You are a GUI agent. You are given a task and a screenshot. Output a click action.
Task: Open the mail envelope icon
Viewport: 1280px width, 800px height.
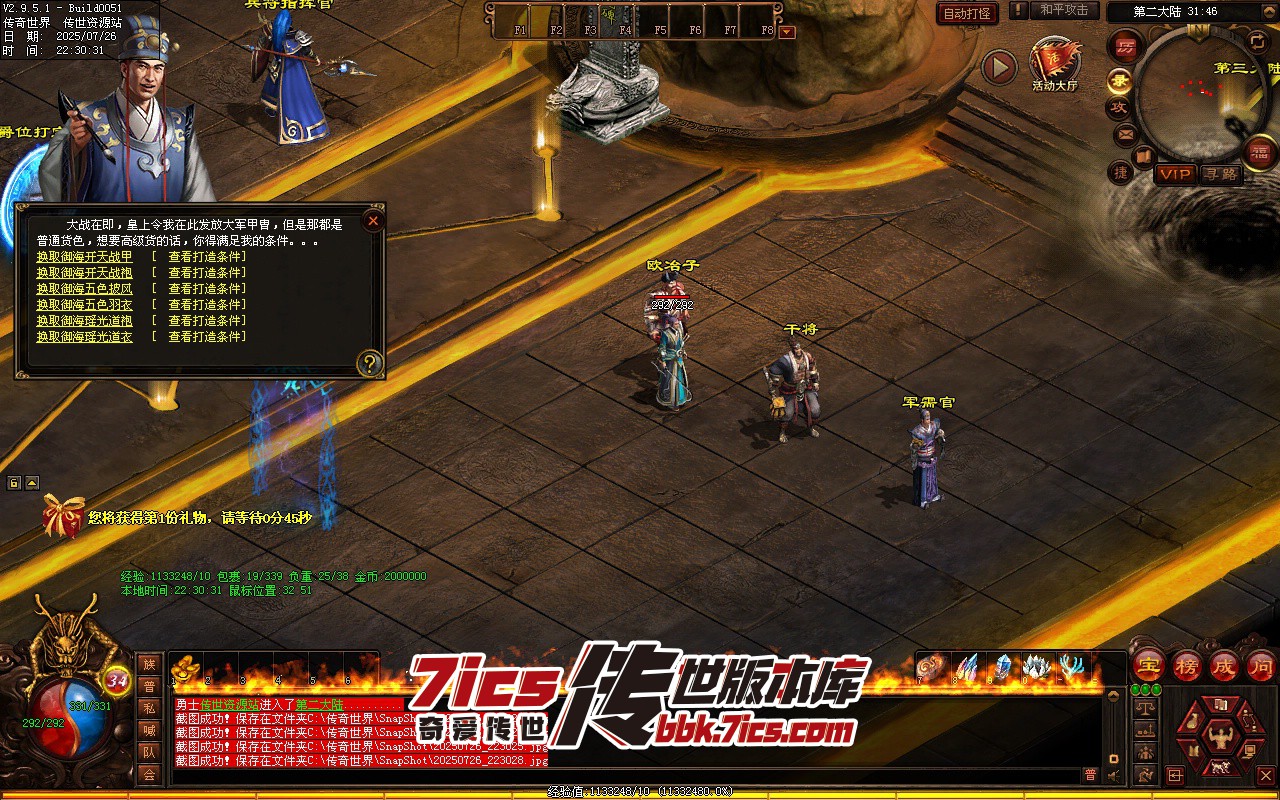[1125, 133]
